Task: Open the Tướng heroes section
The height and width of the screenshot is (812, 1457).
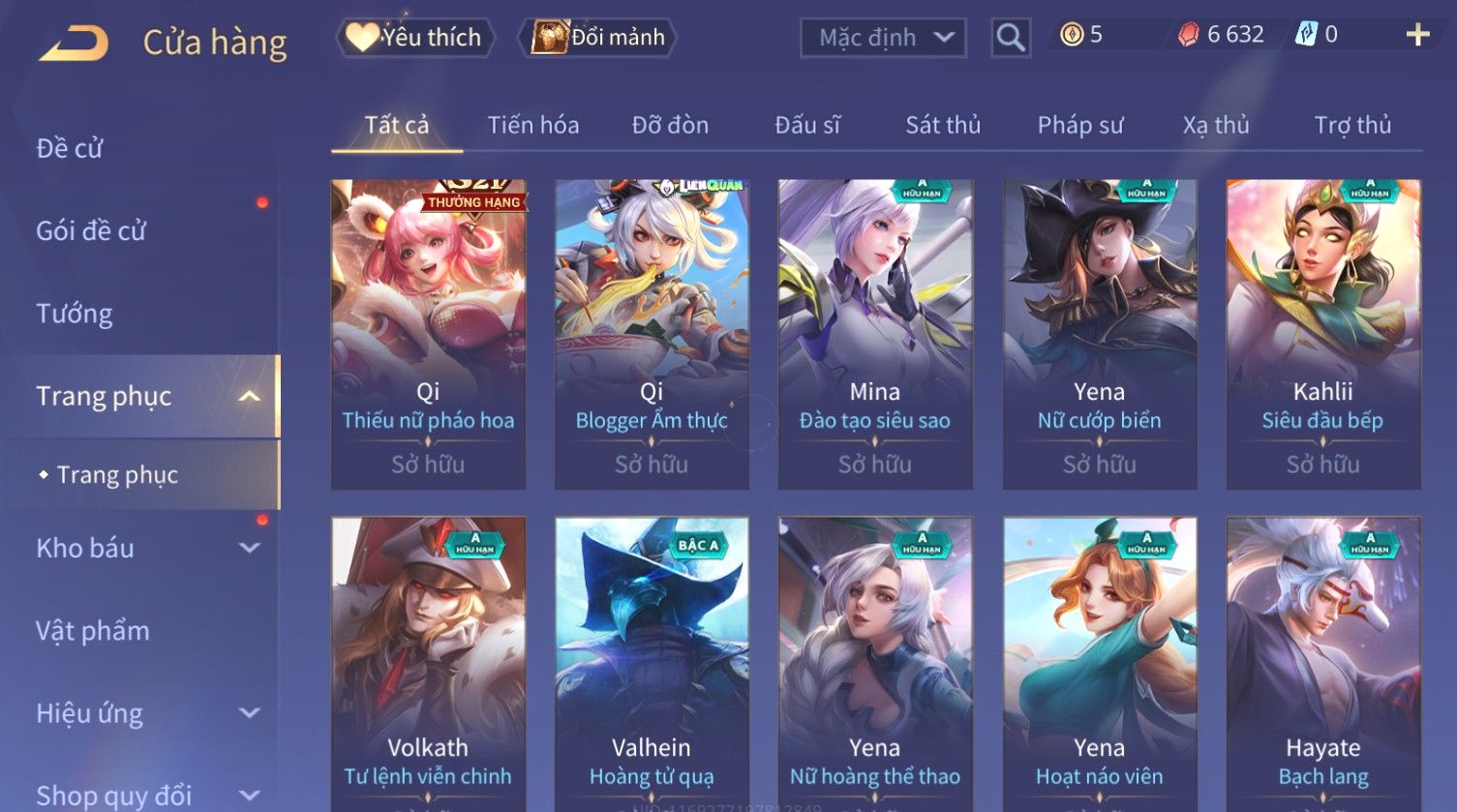Action: point(75,314)
